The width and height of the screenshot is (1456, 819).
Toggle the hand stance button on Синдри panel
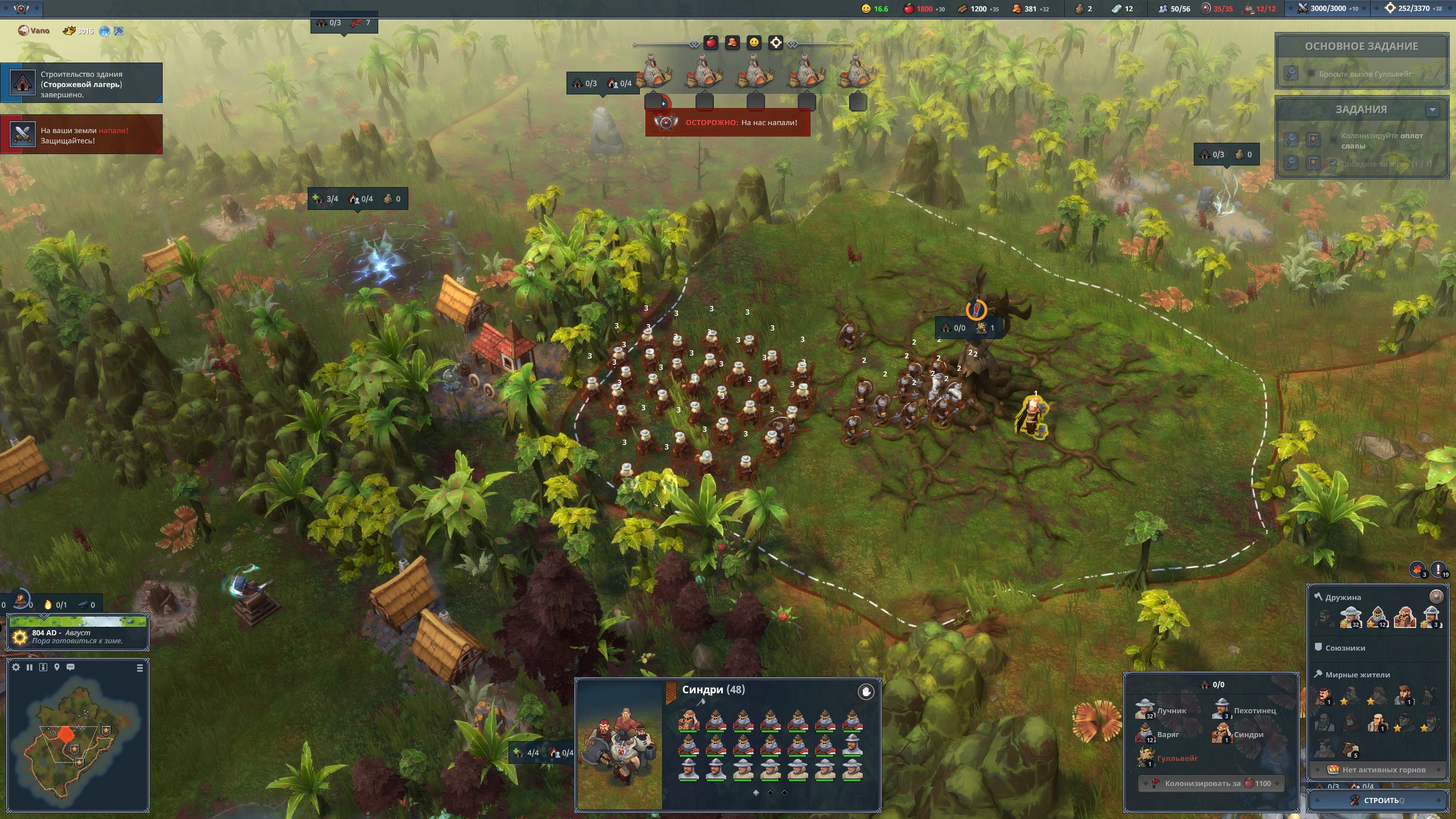(x=866, y=692)
